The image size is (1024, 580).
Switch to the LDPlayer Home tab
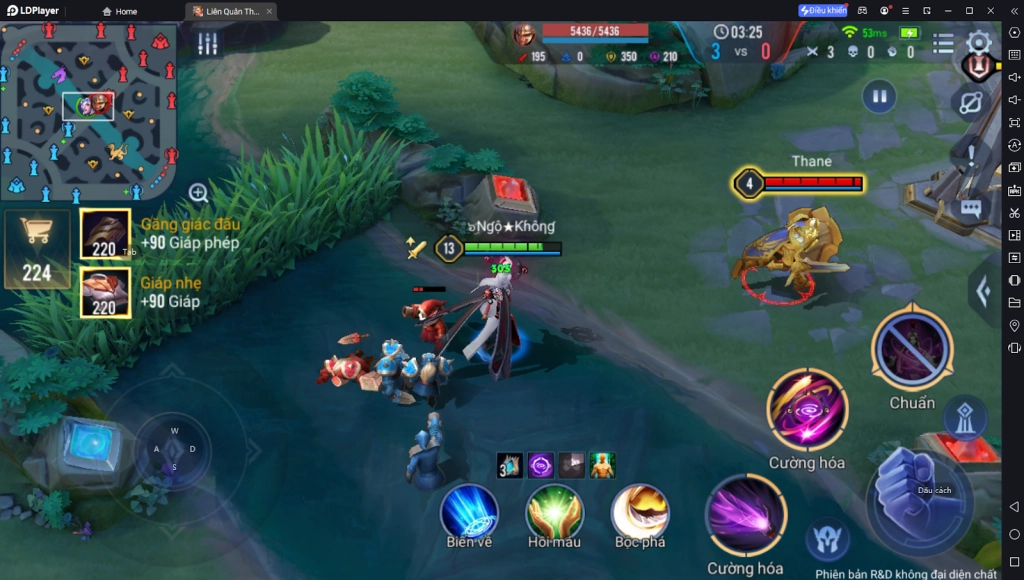pyautogui.click(x=120, y=11)
